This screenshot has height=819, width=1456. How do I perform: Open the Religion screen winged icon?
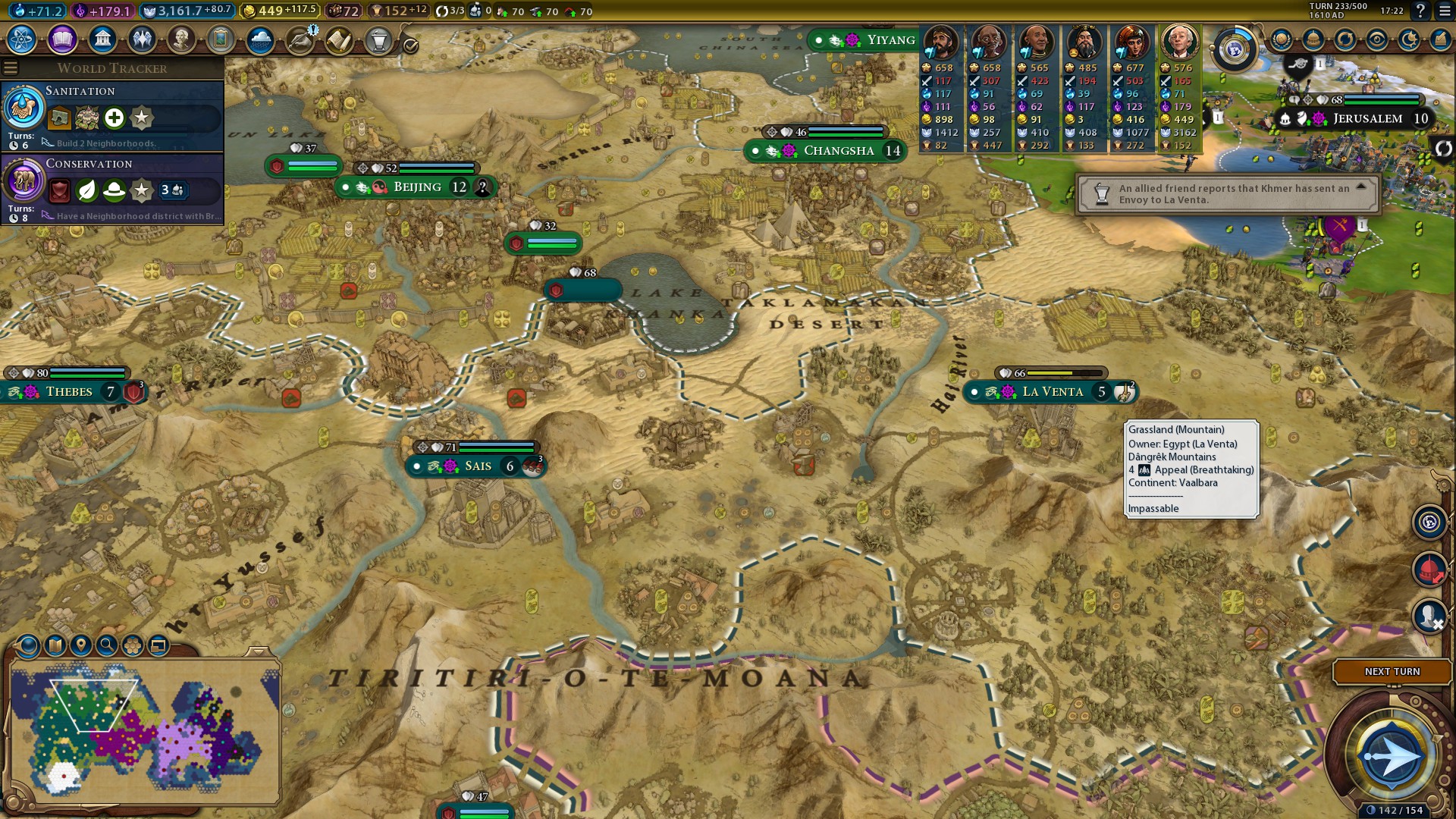(142, 39)
